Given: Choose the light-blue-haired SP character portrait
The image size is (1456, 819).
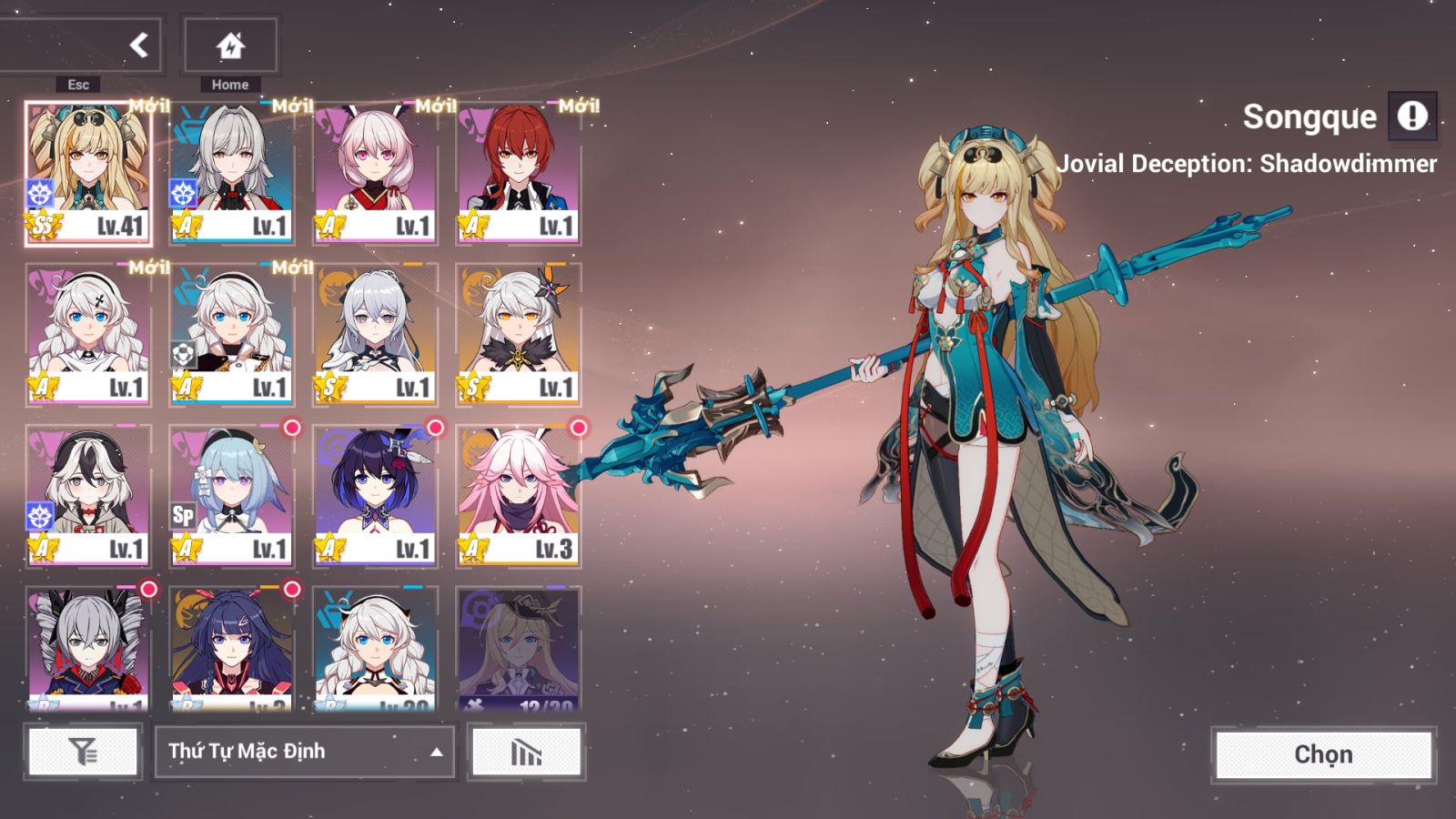Looking at the screenshot, I should click(232, 496).
